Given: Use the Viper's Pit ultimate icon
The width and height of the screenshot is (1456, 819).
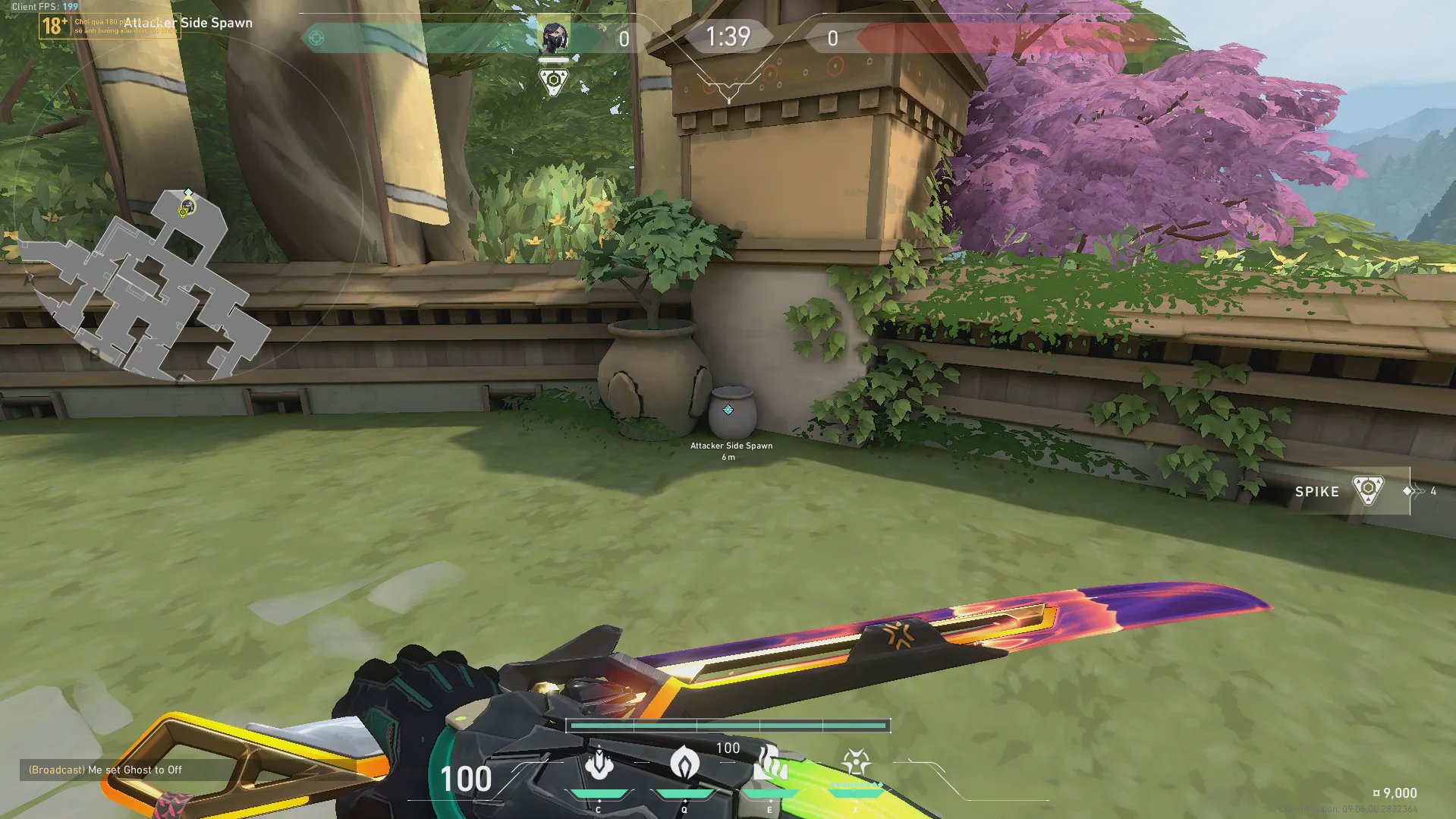Looking at the screenshot, I should pyautogui.click(x=856, y=764).
